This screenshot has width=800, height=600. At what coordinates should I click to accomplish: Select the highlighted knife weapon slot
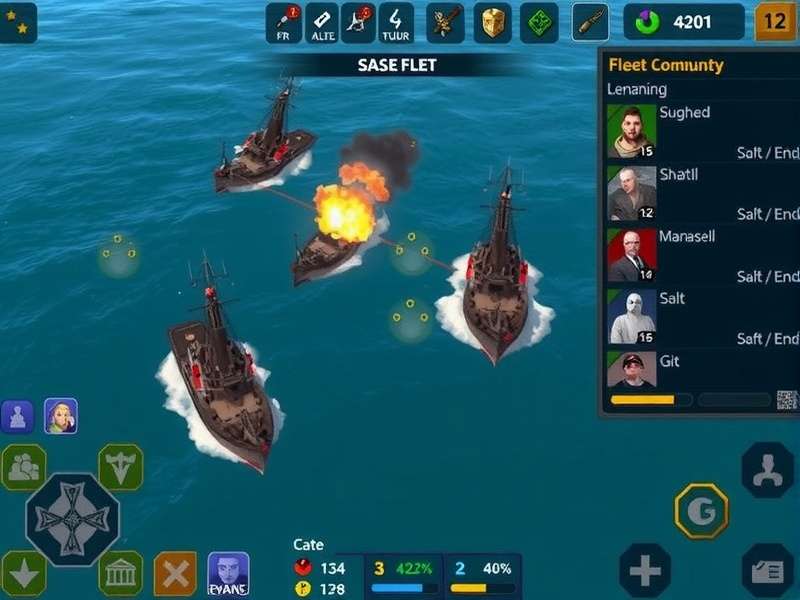click(590, 22)
